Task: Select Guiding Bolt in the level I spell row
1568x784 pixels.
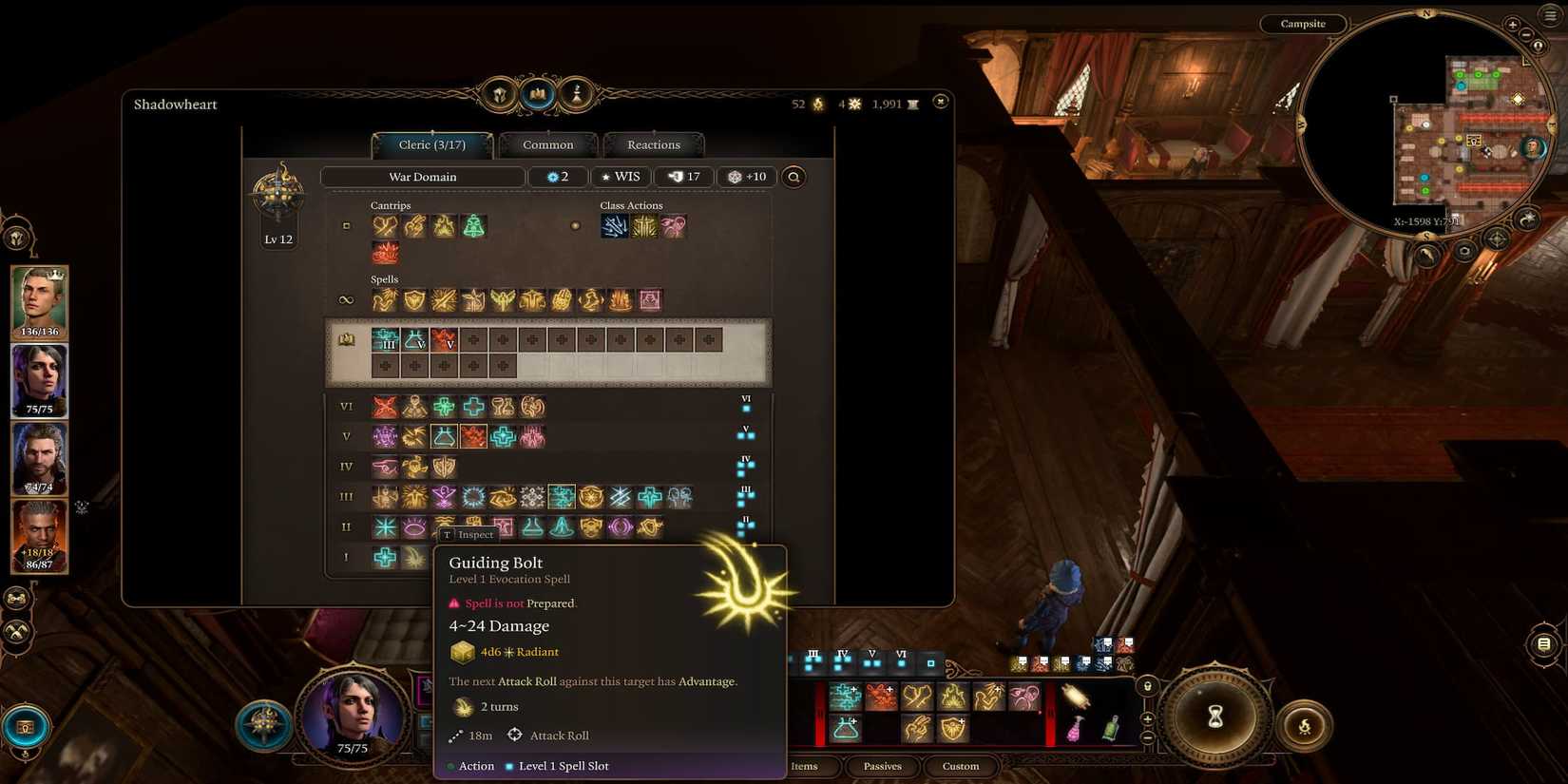Action: [413, 558]
